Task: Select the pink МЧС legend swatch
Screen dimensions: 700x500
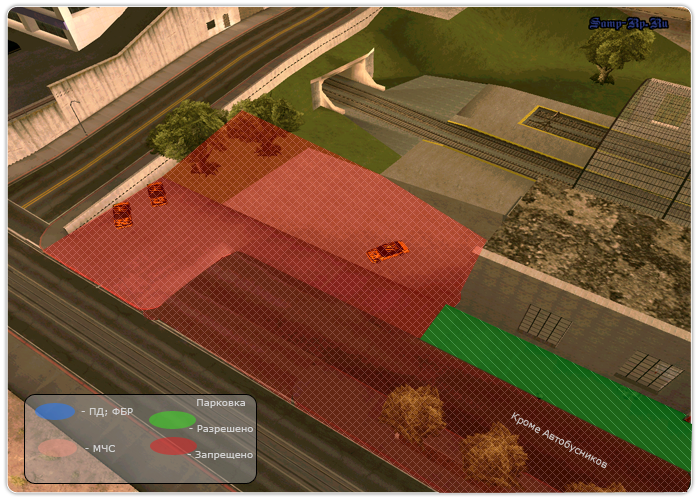Action: (x=58, y=448)
